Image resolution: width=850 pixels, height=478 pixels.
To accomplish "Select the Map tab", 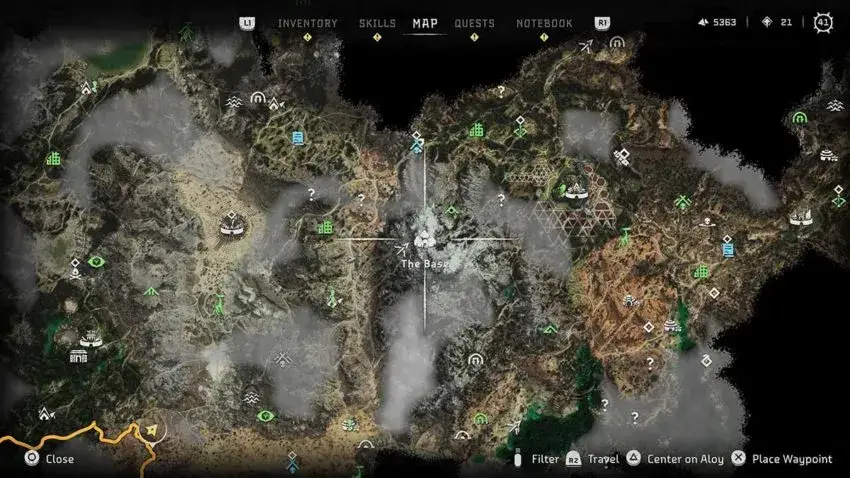I will (425, 23).
